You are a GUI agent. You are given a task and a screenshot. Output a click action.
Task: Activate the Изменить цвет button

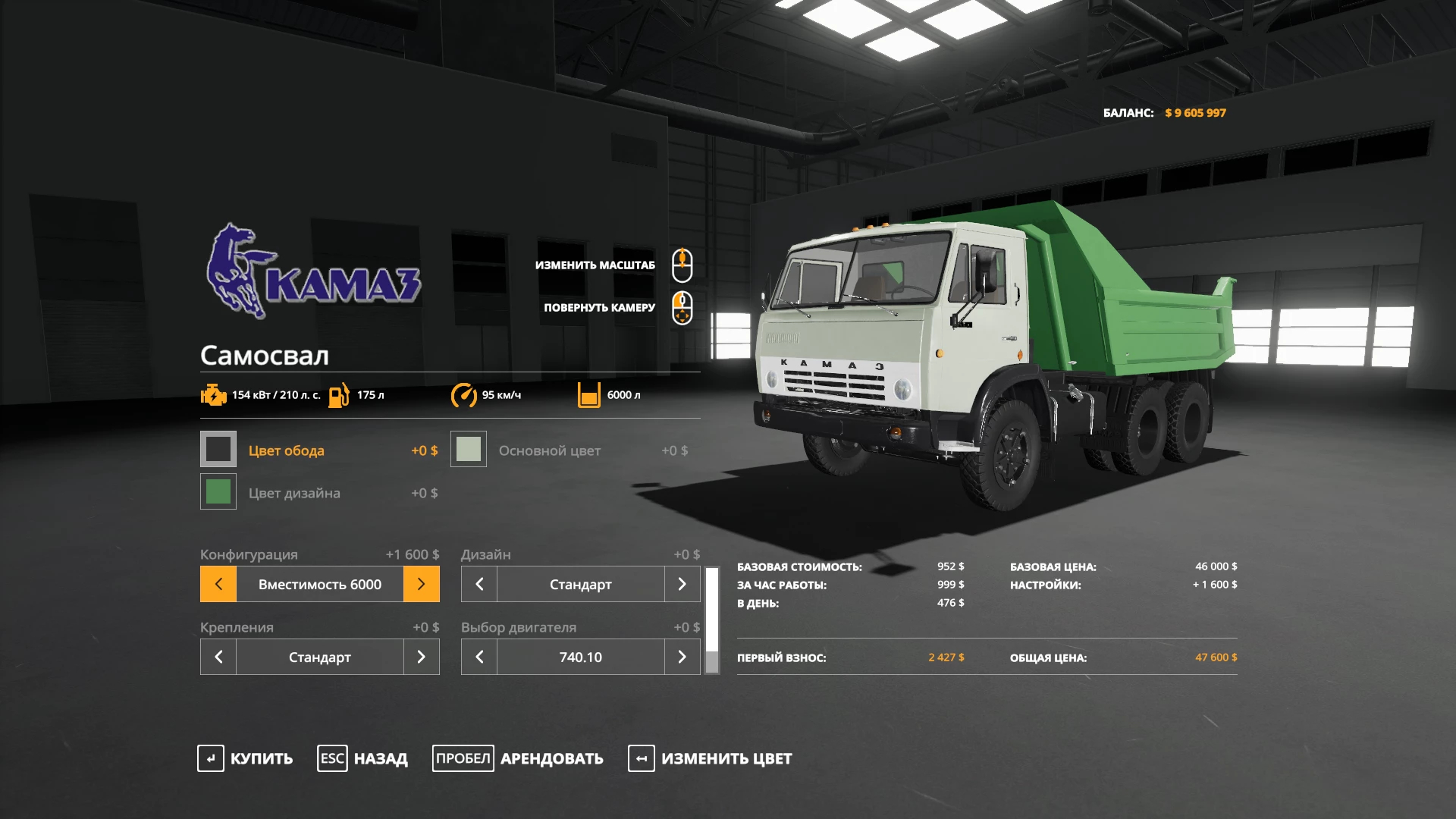(710, 758)
